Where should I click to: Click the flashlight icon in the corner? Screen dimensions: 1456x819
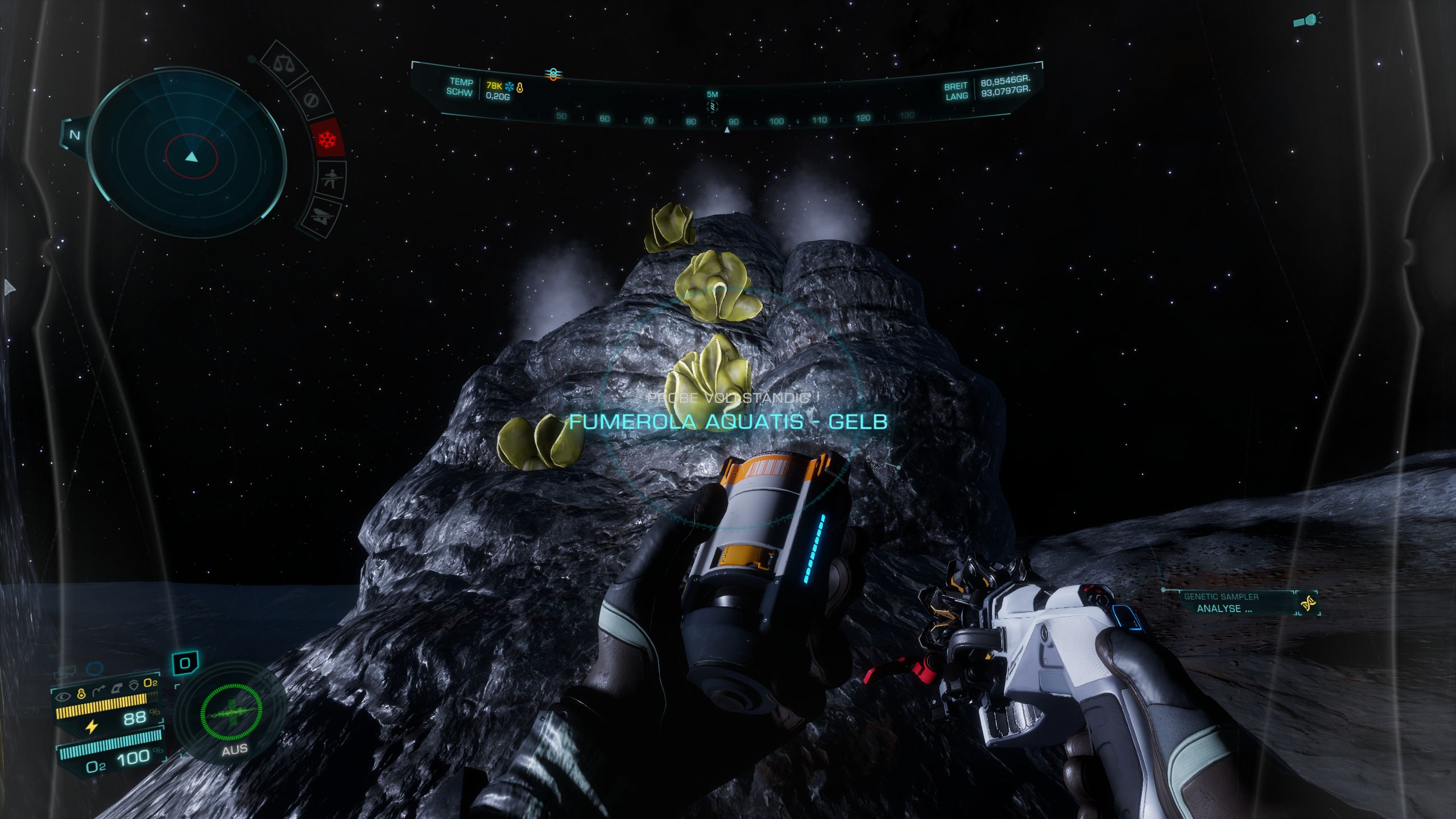click(x=1306, y=20)
